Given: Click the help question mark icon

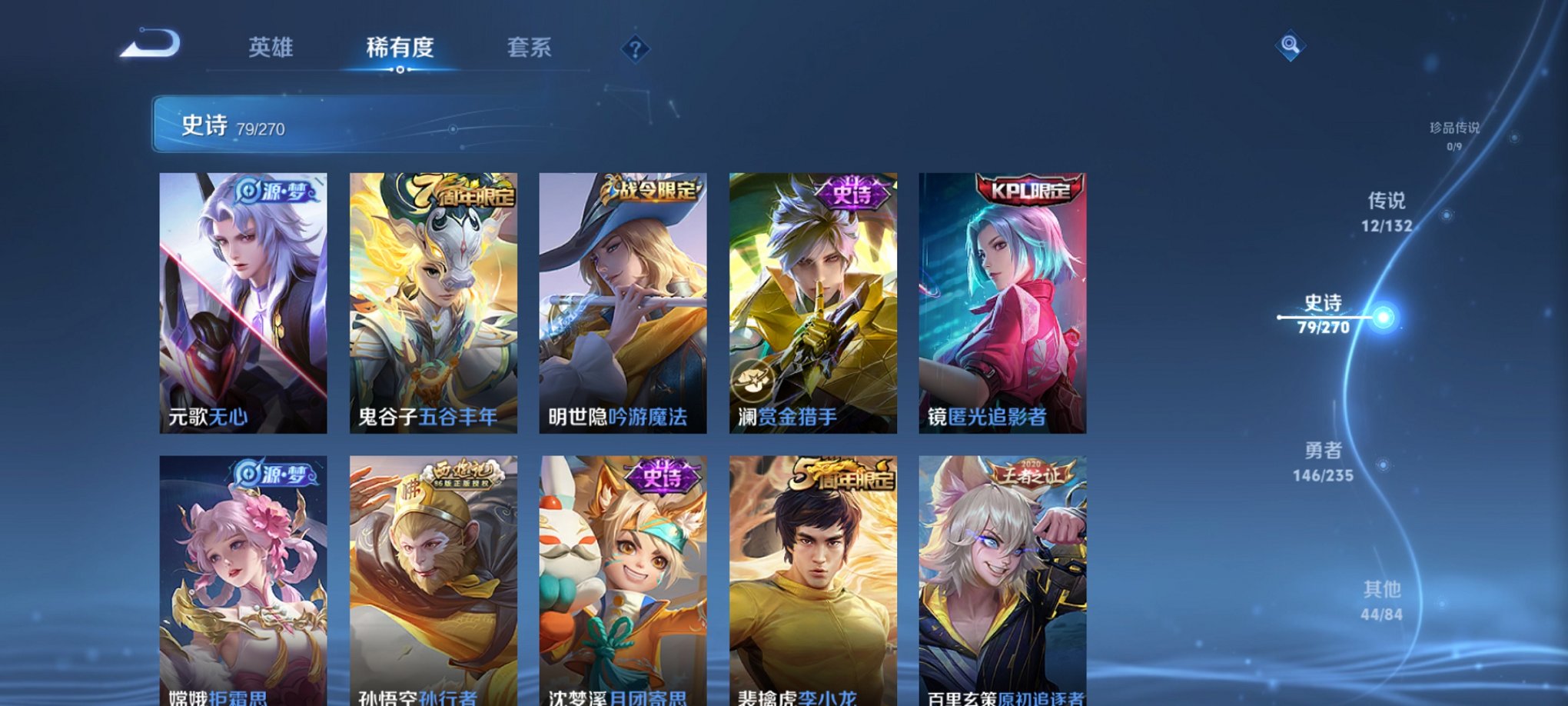Looking at the screenshot, I should [635, 51].
